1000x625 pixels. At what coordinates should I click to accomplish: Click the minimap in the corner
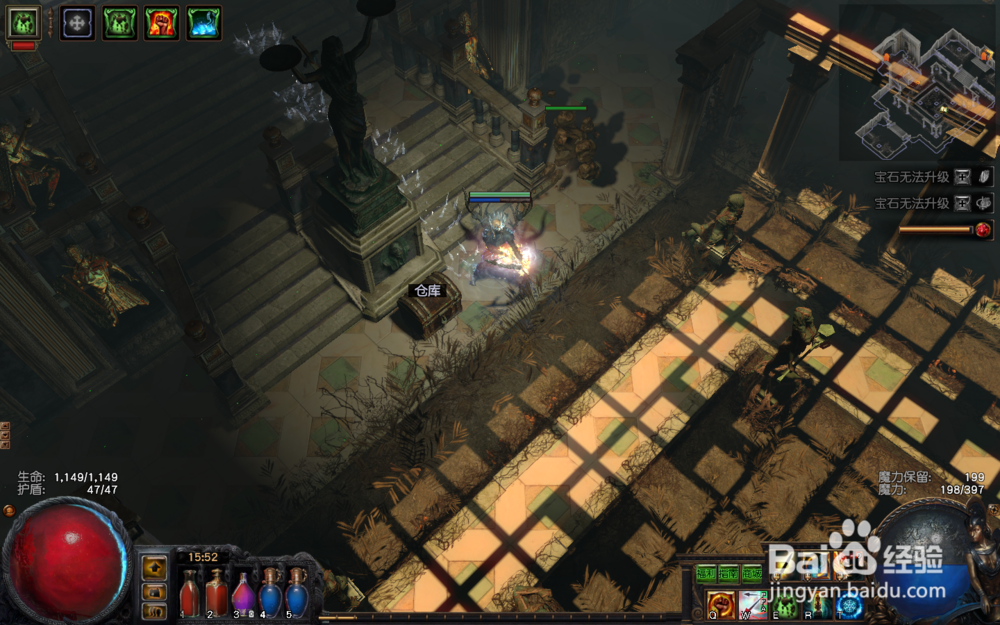point(917,82)
